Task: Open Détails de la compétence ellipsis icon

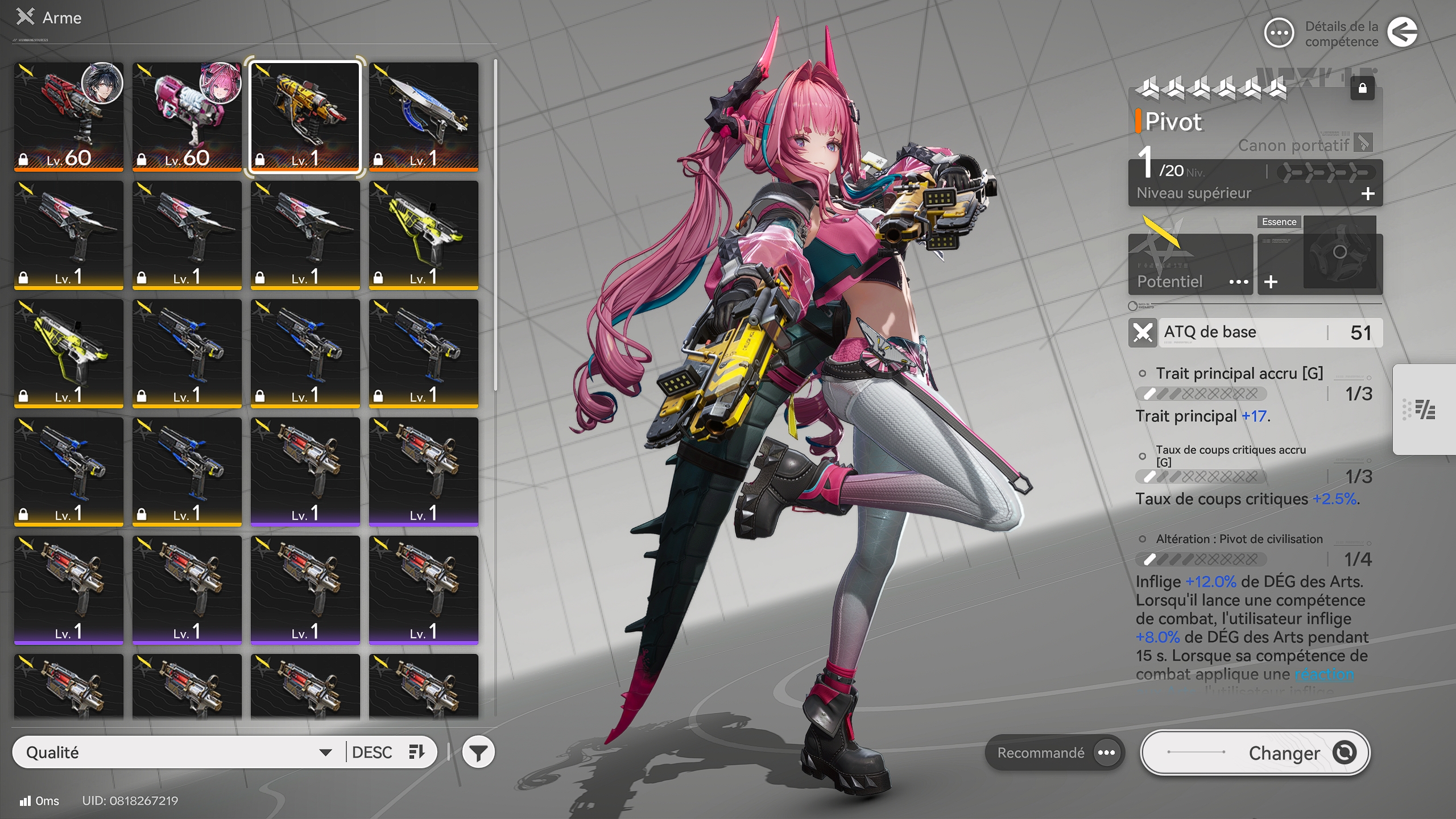Action: [x=1278, y=33]
